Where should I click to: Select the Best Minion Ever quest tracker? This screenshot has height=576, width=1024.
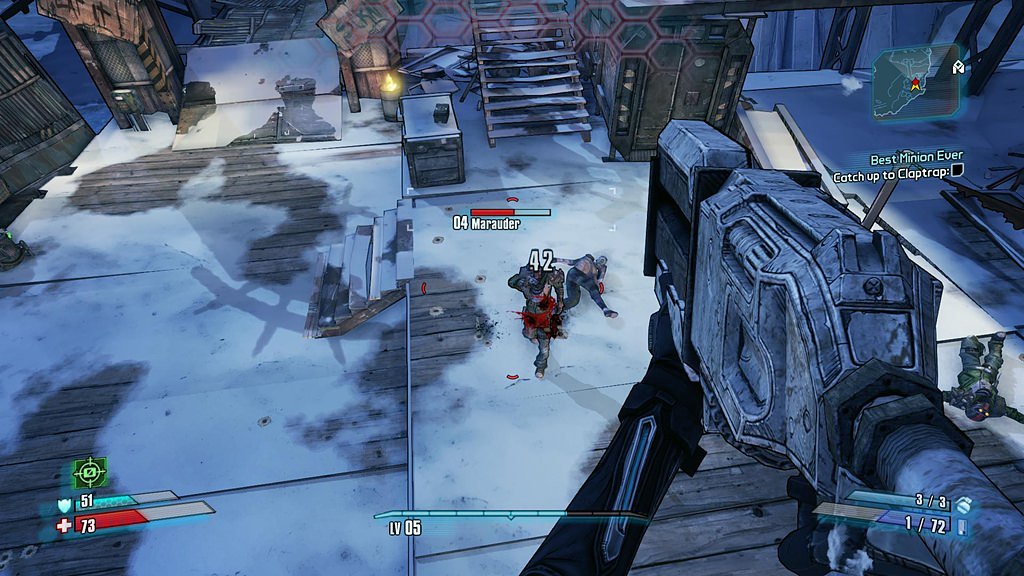[x=915, y=159]
